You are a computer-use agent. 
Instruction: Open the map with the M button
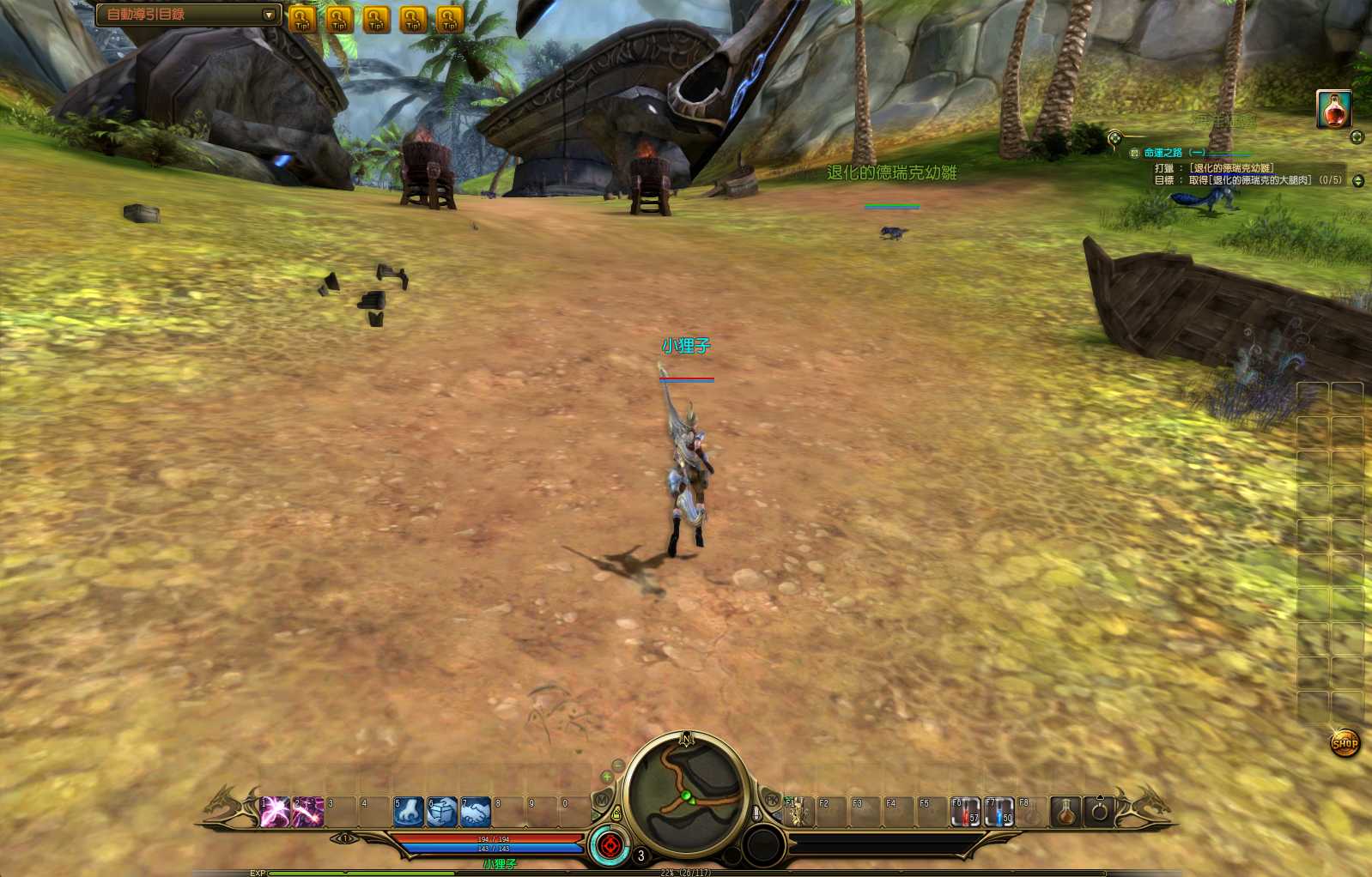(x=603, y=800)
